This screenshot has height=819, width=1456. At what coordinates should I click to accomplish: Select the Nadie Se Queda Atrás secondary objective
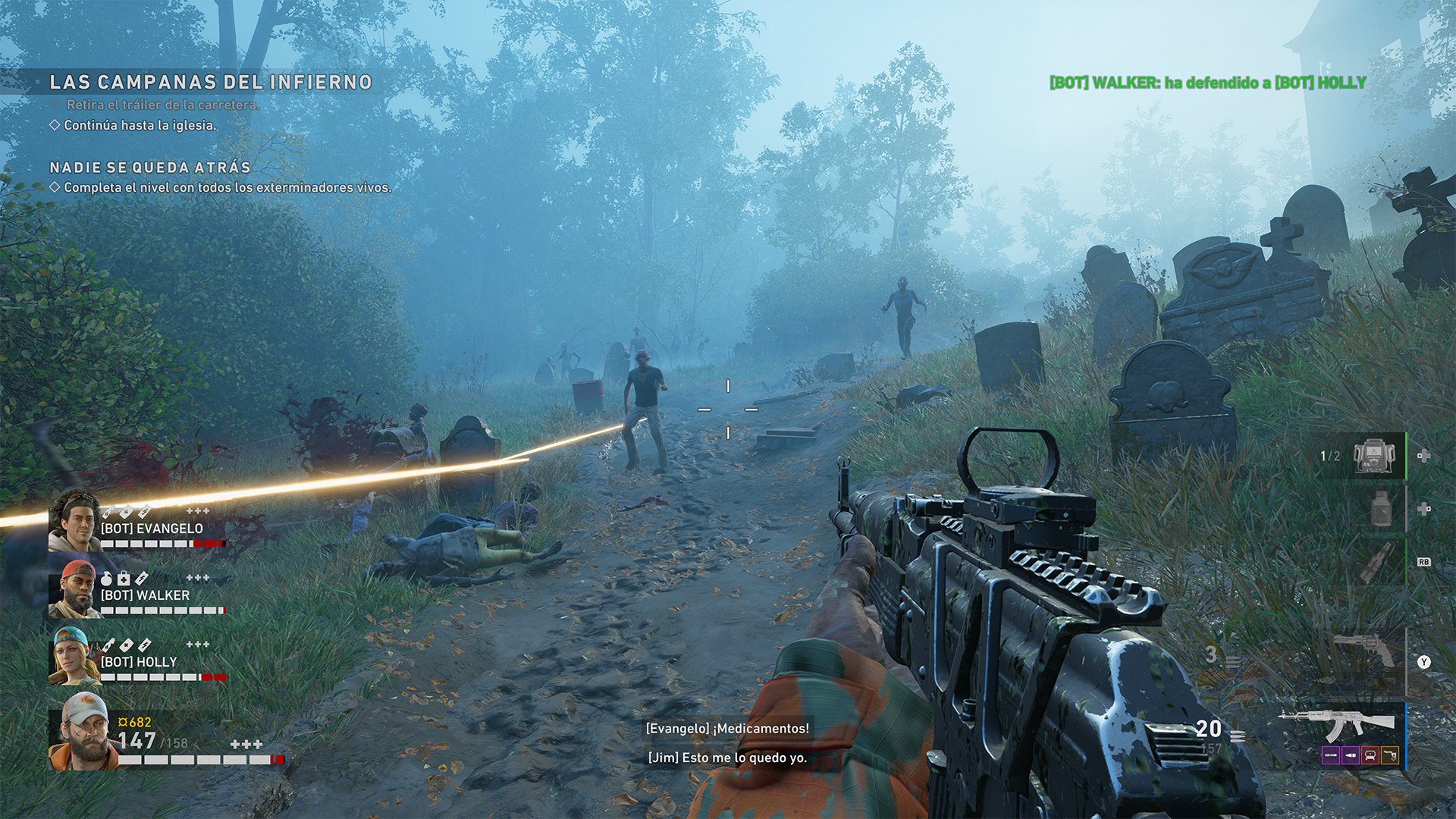(149, 168)
